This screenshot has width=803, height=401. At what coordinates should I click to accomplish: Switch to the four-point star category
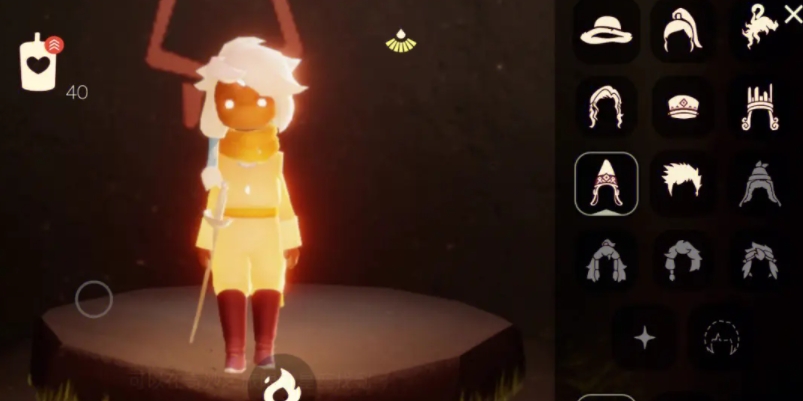click(x=644, y=338)
